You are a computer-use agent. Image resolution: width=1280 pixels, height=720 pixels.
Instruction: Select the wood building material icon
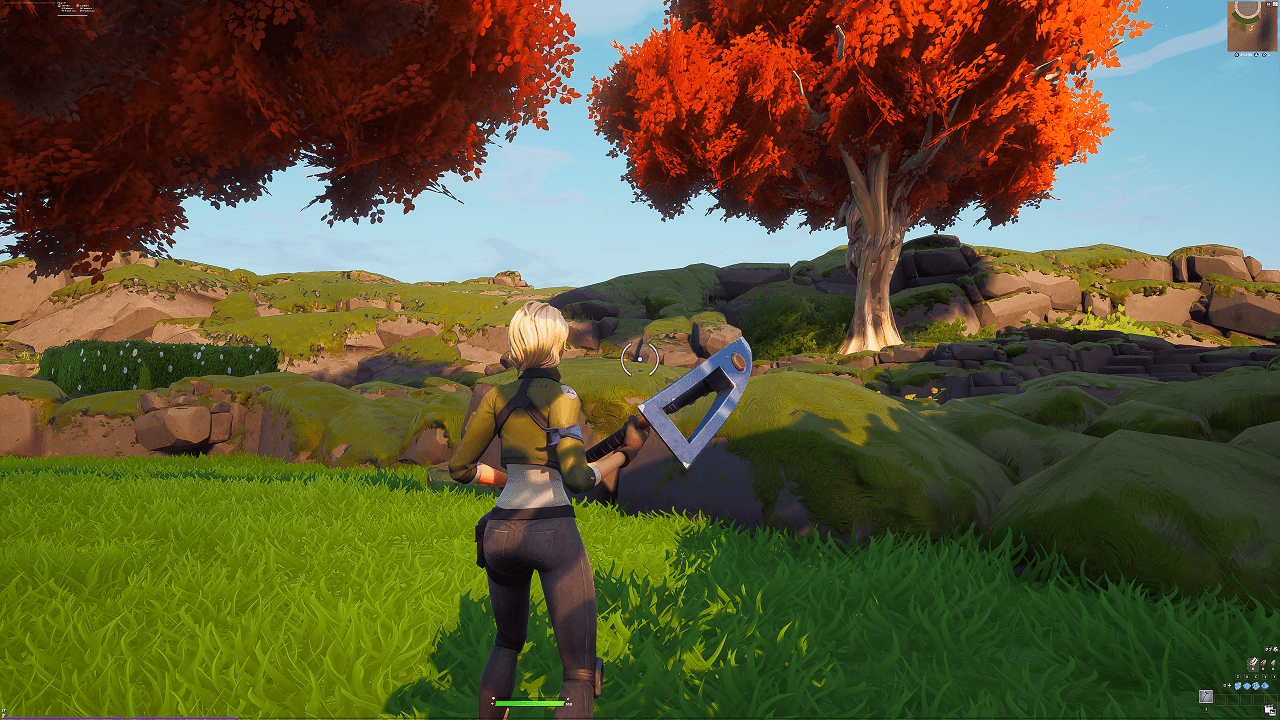point(1253,663)
